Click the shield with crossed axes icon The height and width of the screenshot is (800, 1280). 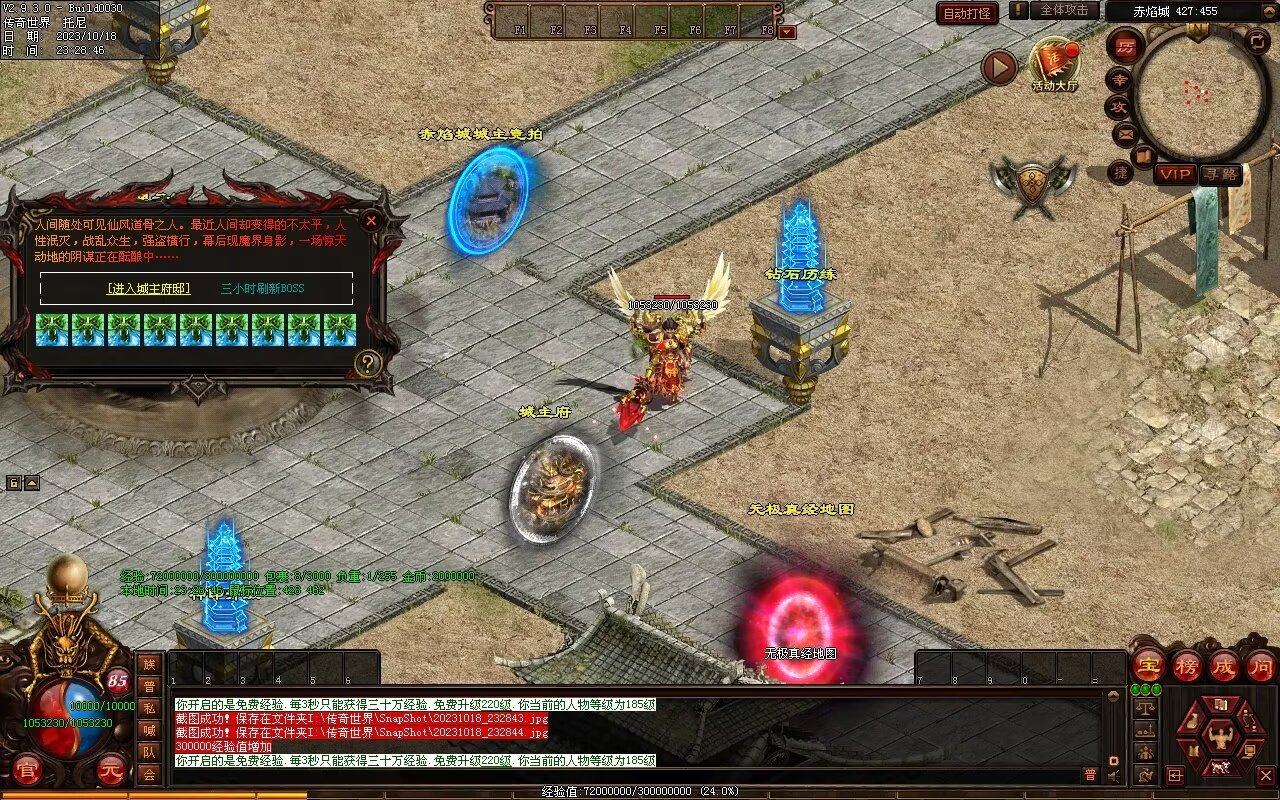point(1033,185)
